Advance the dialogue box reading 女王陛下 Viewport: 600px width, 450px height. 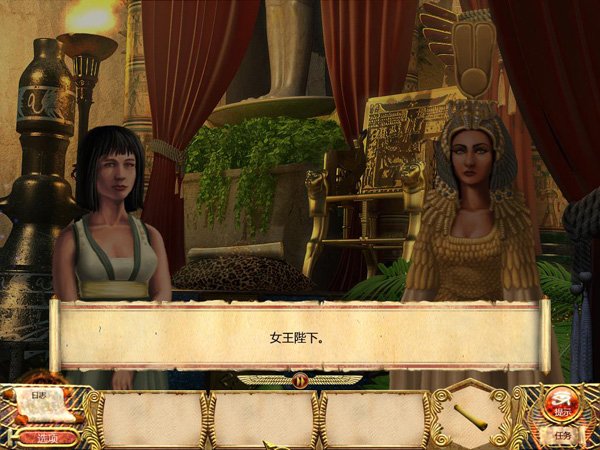click(299, 337)
